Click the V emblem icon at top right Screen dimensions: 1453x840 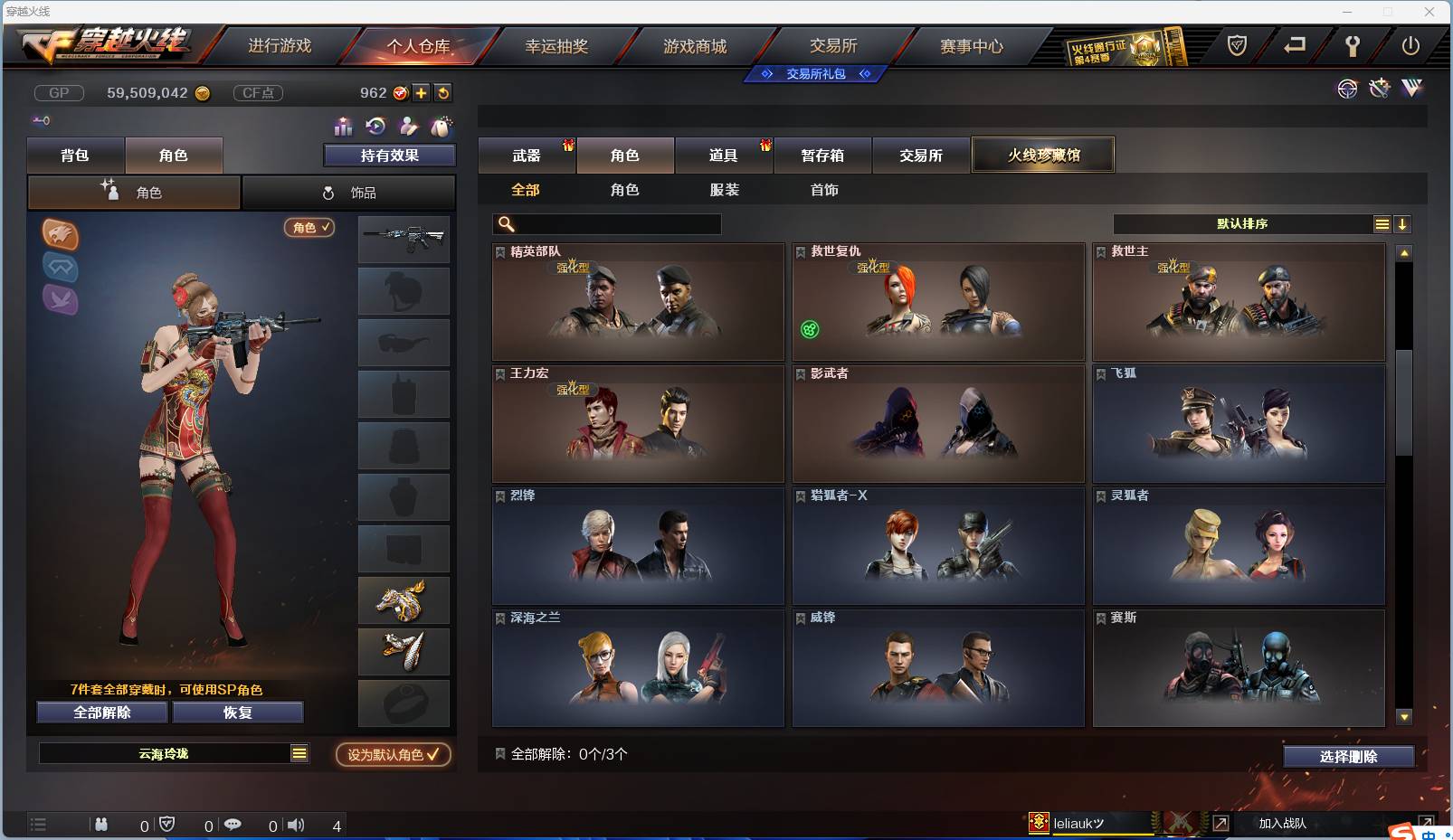tap(1411, 89)
